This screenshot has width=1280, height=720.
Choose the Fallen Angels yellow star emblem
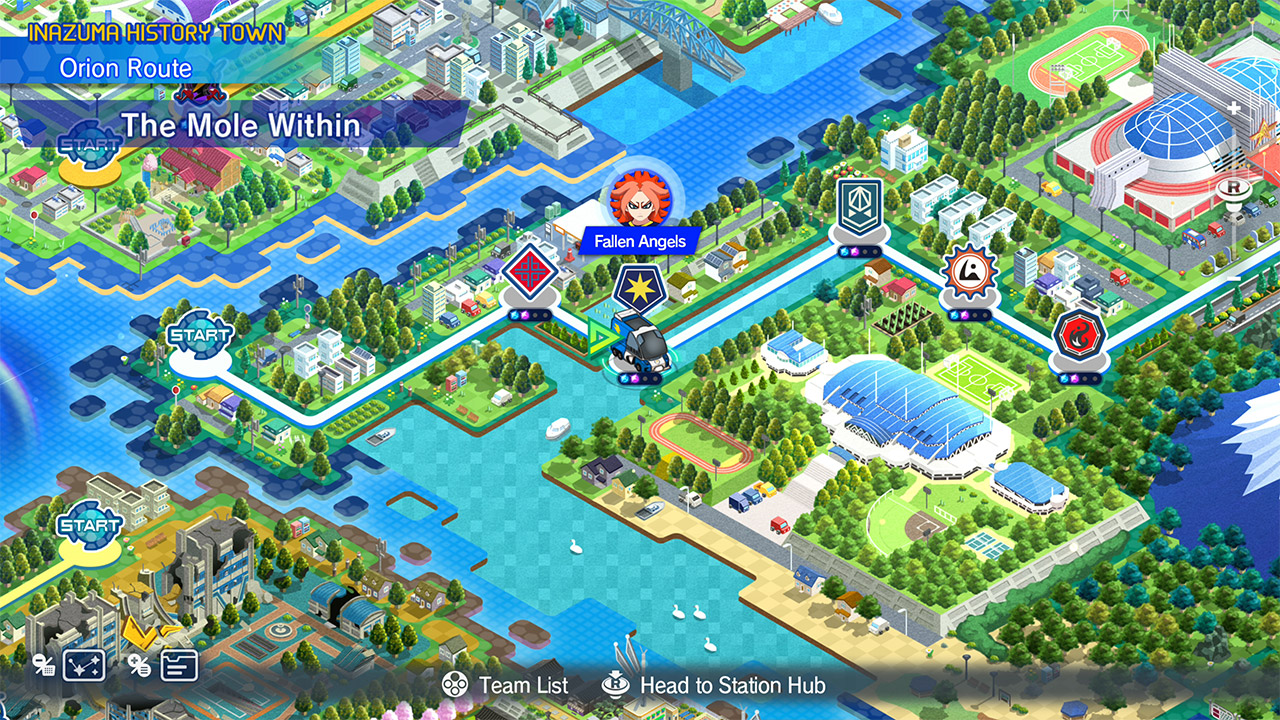pos(638,287)
